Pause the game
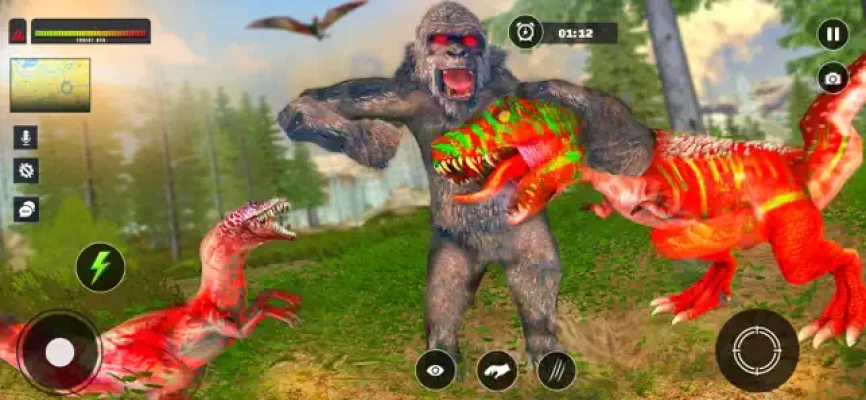 click(x=832, y=34)
